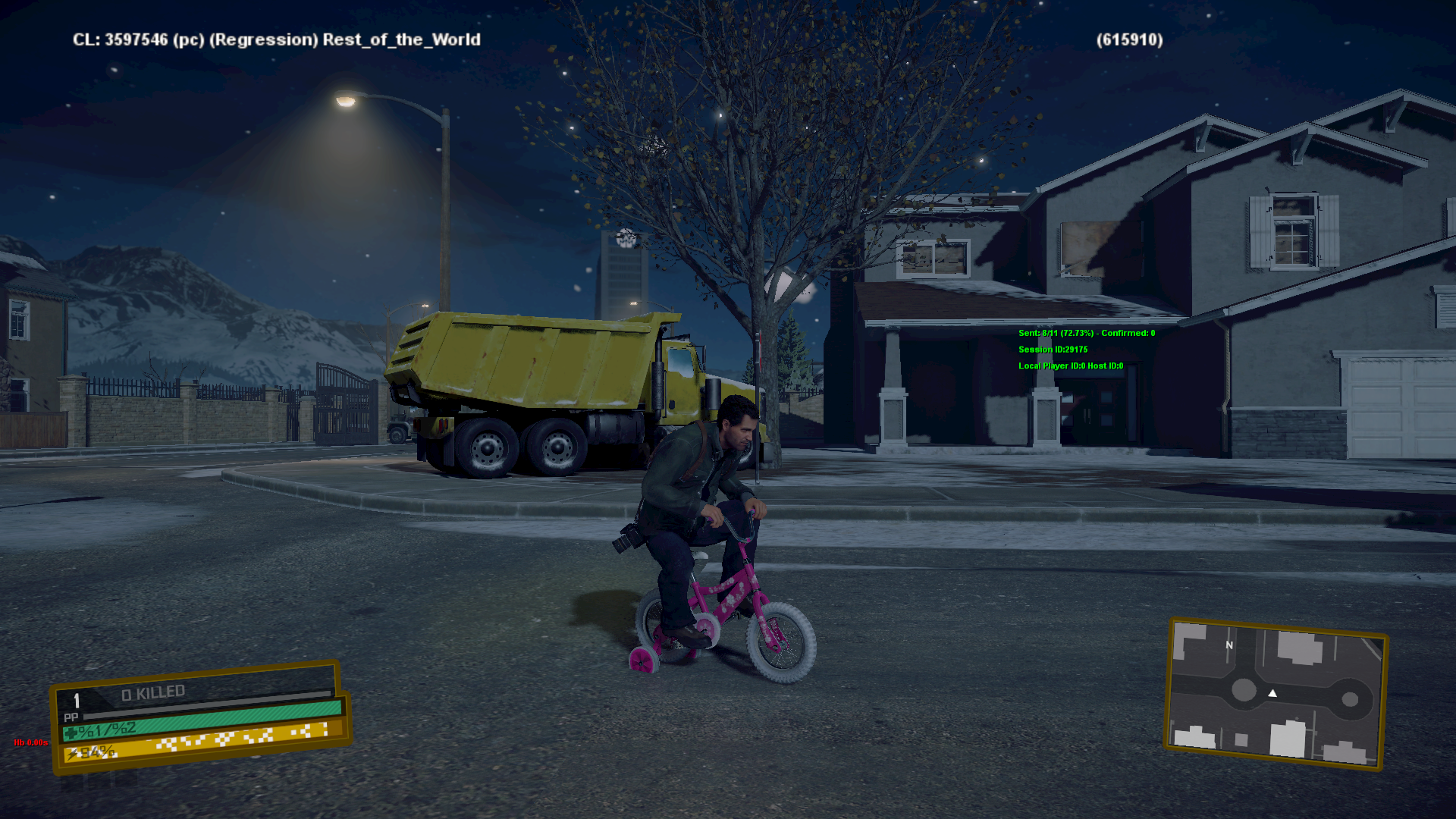The image size is (1456, 819).
Task: Click the roundabout shown on the minimap
Action: (1244, 690)
